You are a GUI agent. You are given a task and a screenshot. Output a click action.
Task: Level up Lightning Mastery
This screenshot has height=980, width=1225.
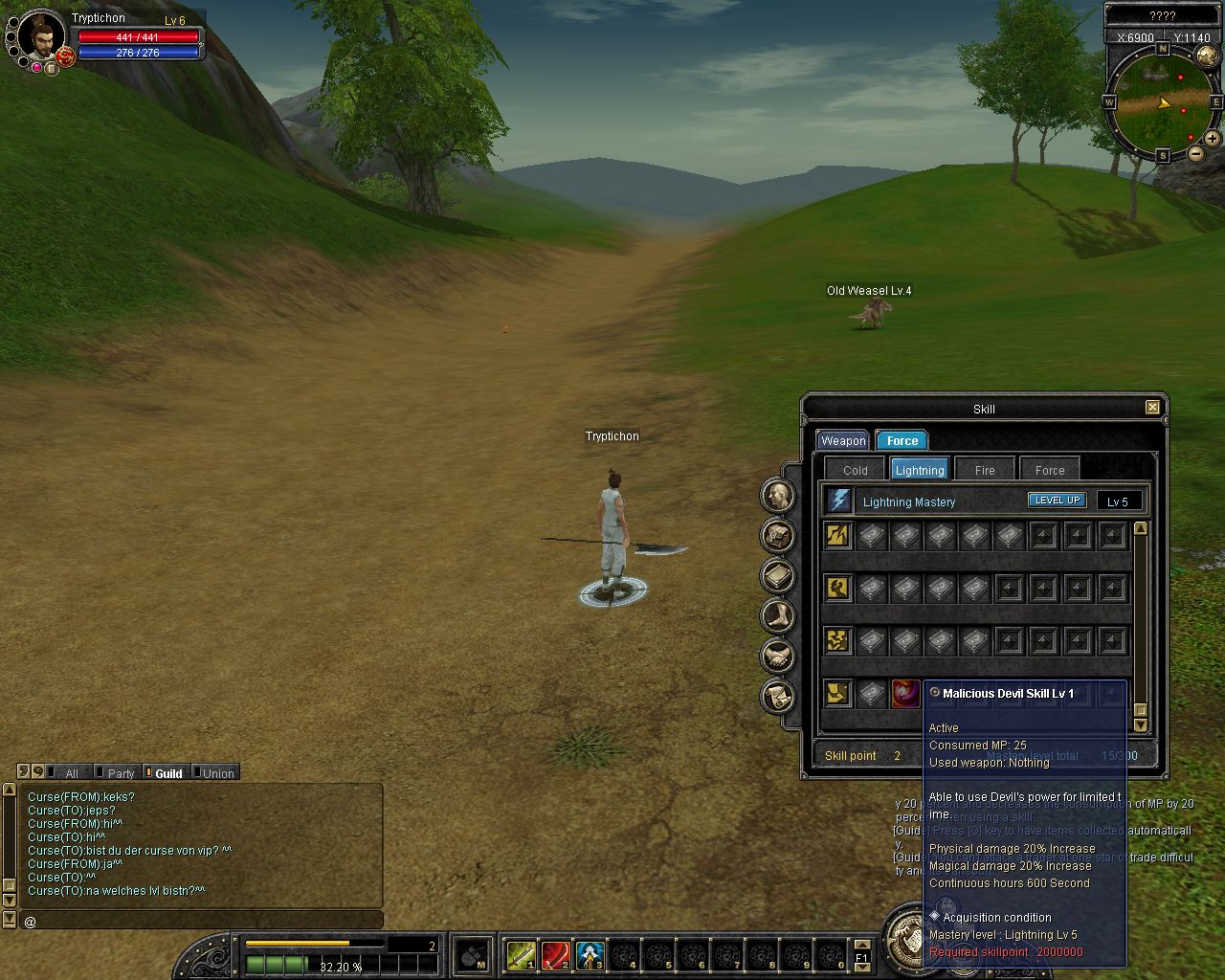1057,501
